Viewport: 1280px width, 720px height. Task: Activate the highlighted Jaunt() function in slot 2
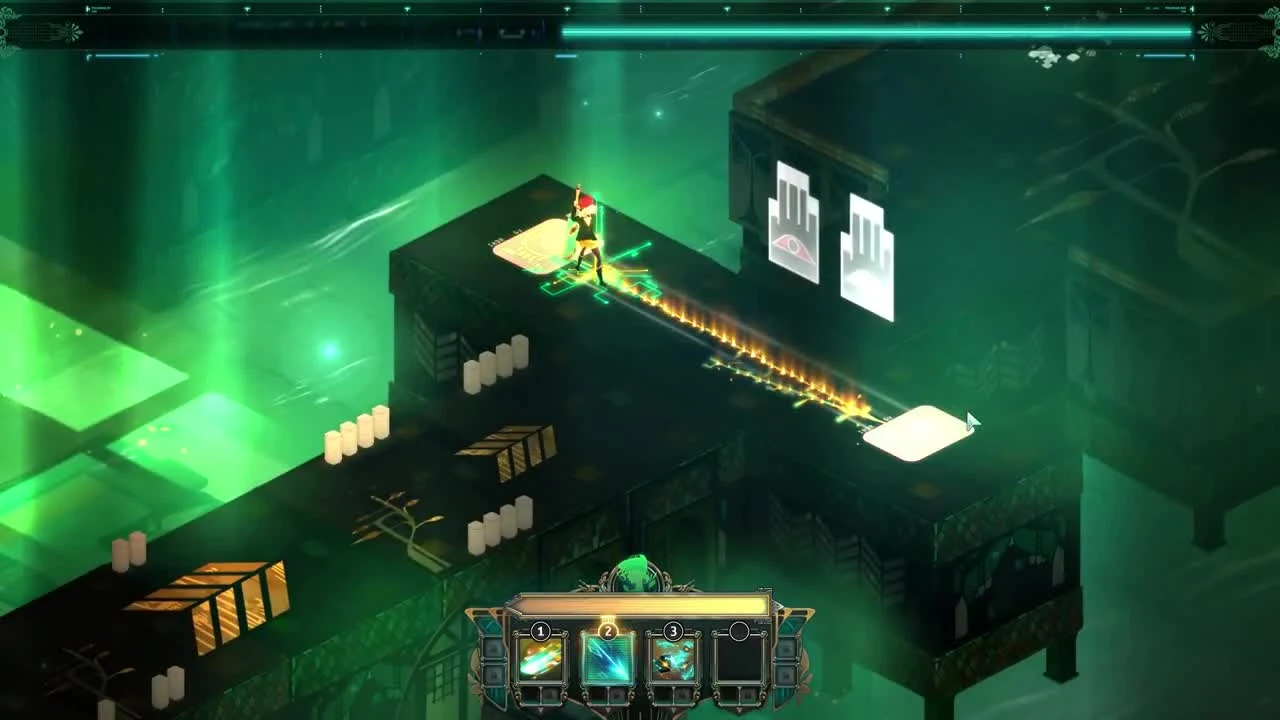(608, 660)
